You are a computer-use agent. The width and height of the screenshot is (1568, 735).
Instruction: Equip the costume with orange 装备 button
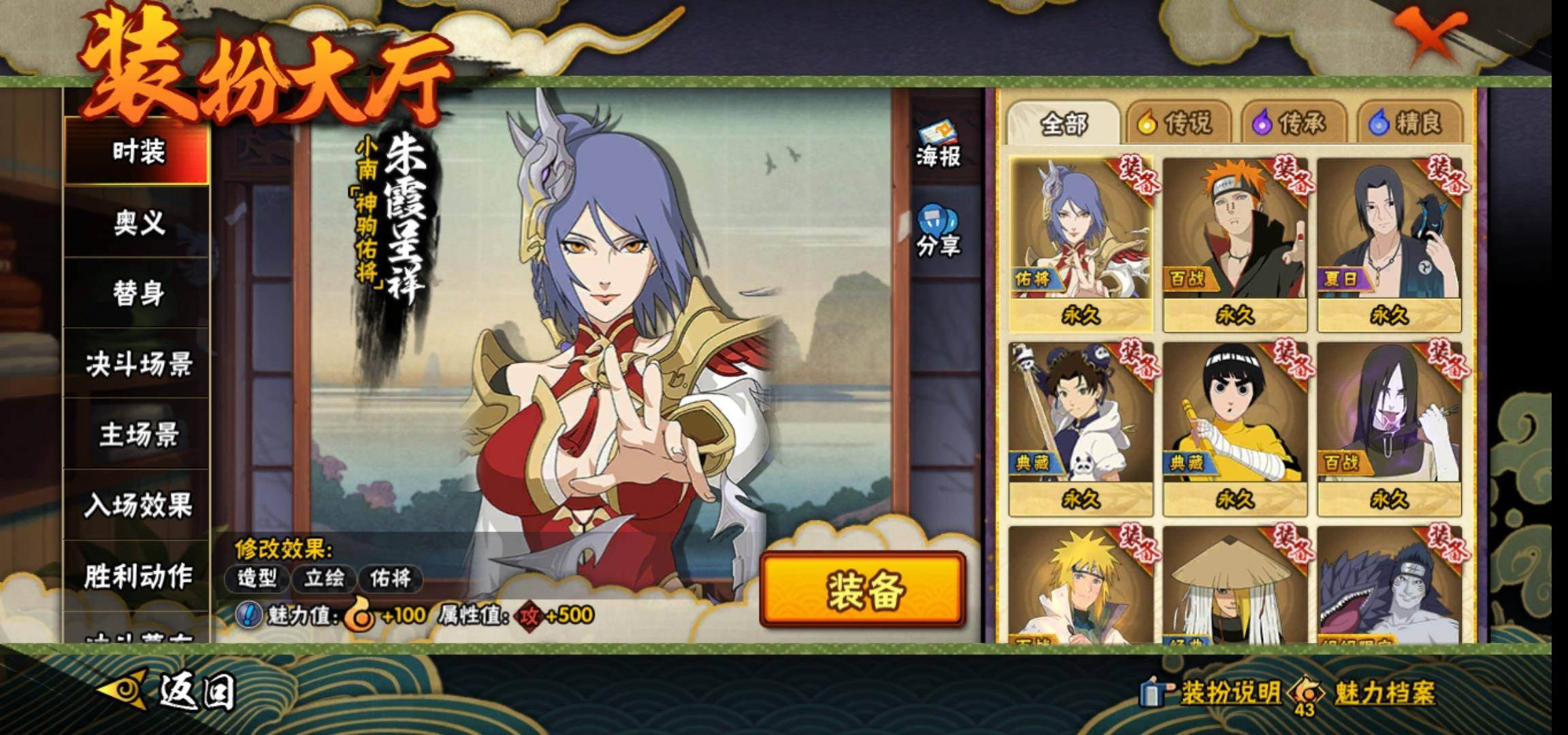pos(863,589)
